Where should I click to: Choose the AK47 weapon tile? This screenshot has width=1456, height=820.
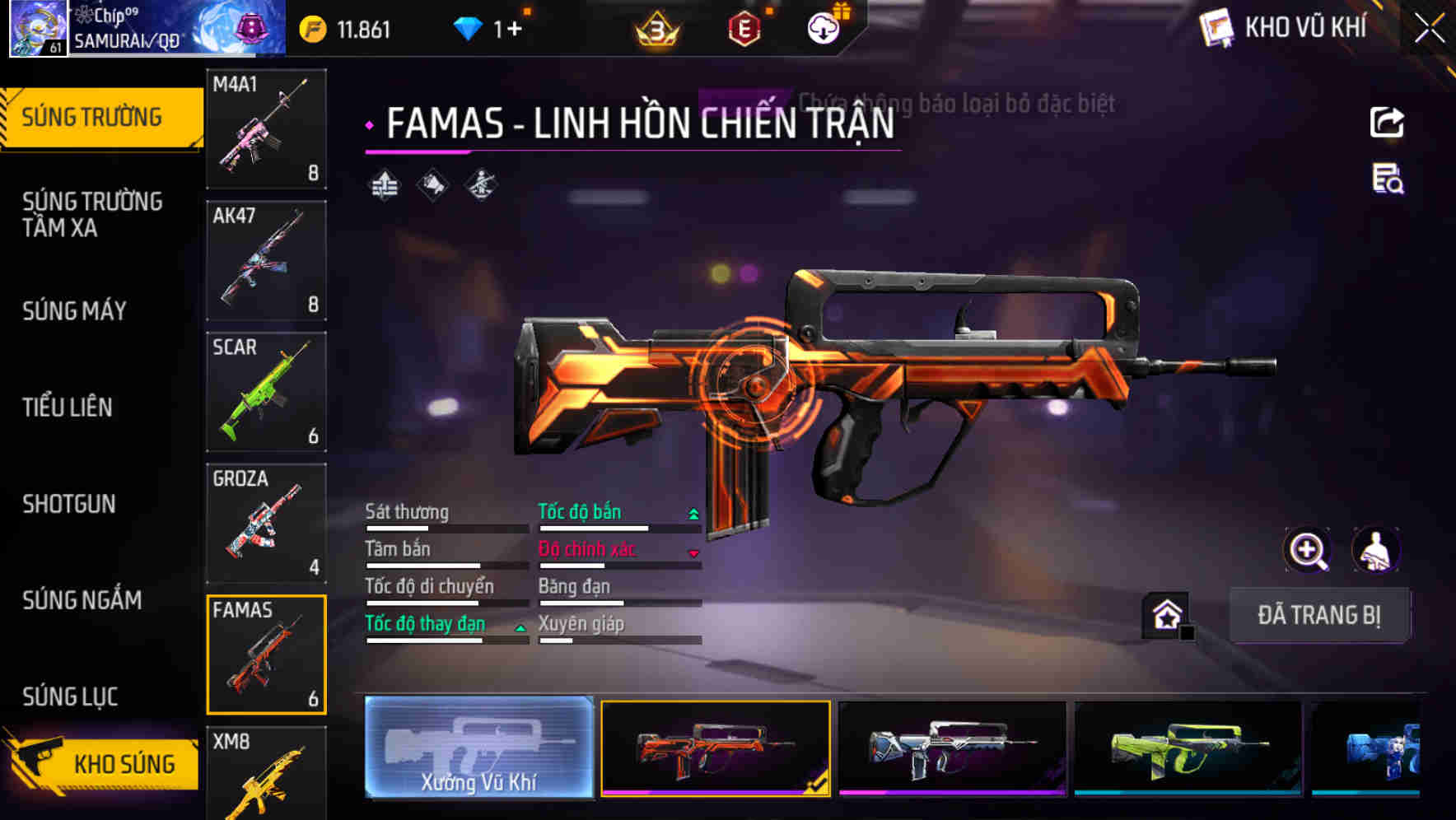(266, 260)
